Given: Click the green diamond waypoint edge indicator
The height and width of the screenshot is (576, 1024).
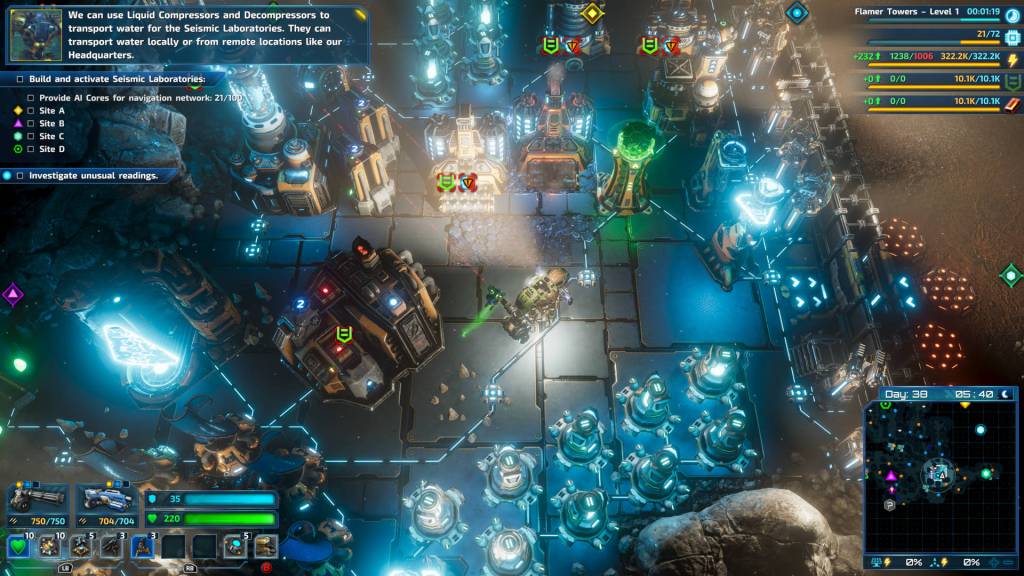Looking at the screenshot, I should coord(1010,274).
